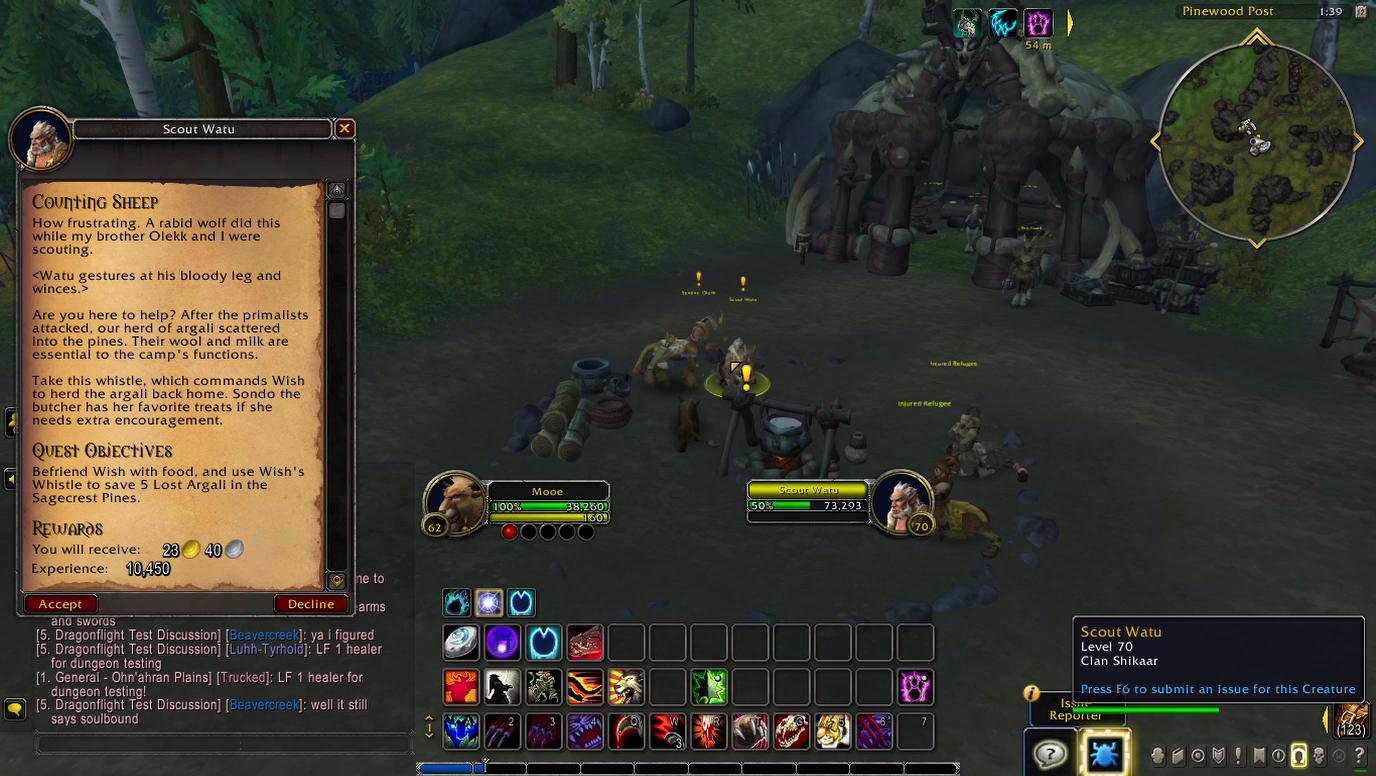Close the Scout Watu quest window
The height and width of the screenshot is (776, 1376).
coord(344,128)
